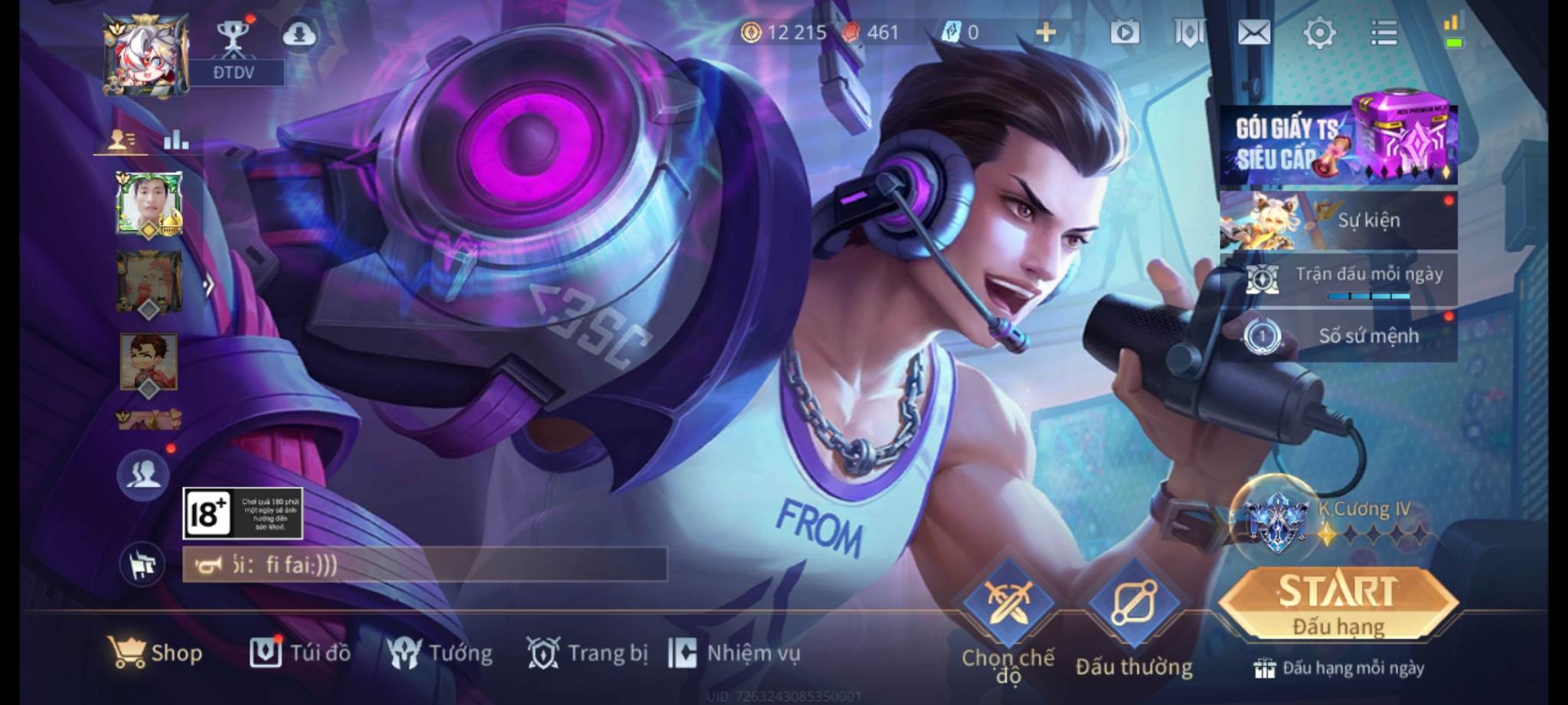Go to the Tướng heroes menu
The width and height of the screenshot is (1568, 705).
pyautogui.click(x=439, y=653)
